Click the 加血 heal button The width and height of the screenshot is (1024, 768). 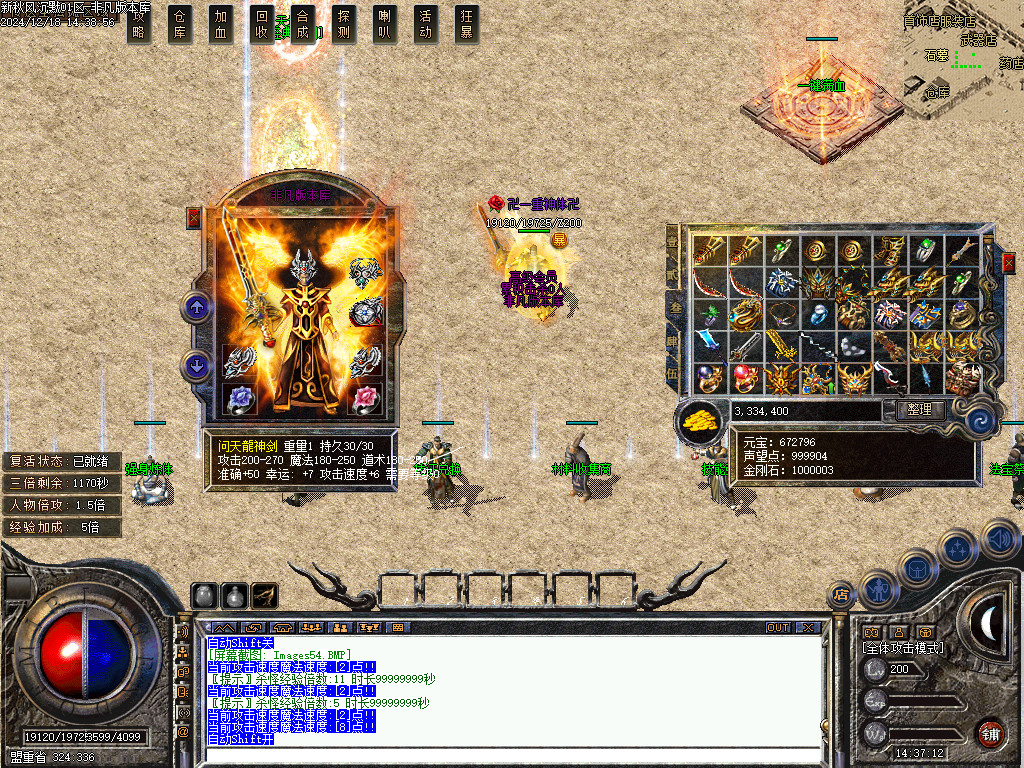click(x=221, y=24)
